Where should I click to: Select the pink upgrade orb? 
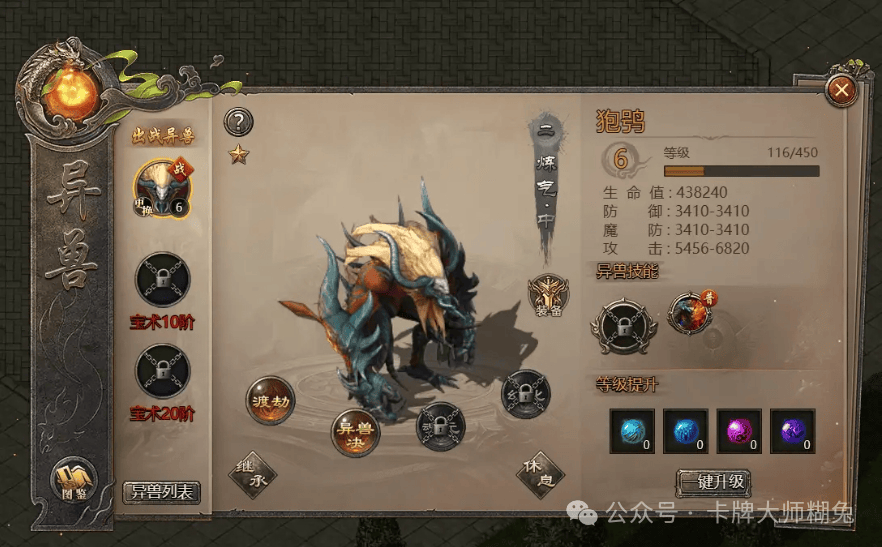[739, 430]
